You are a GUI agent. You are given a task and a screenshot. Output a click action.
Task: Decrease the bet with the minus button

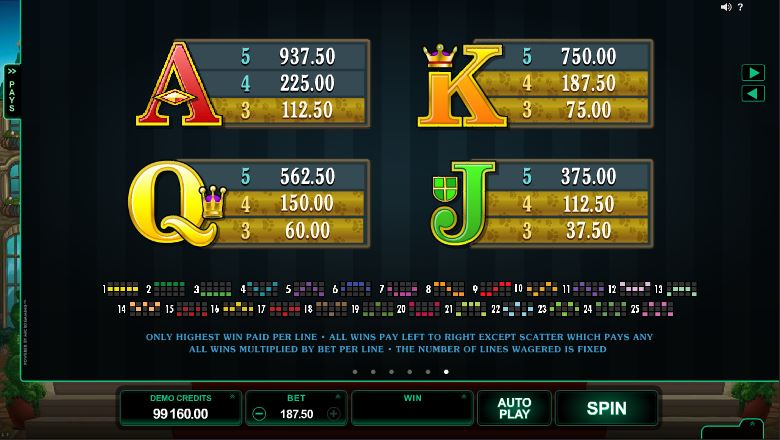[259, 413]
